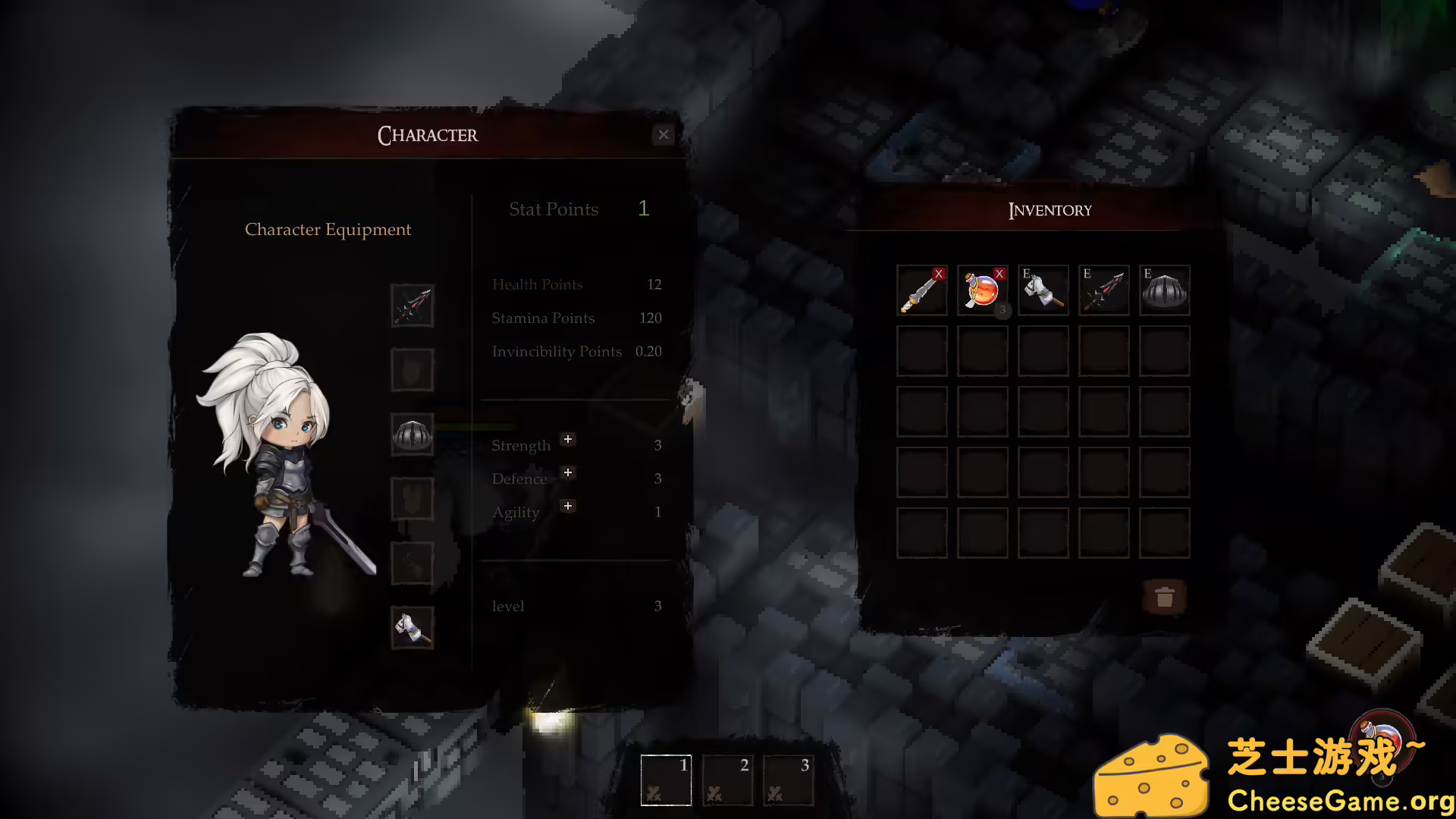Click the equipped spear in the weapon slot
Screen dimensions: 1456x819
[412, 306]
